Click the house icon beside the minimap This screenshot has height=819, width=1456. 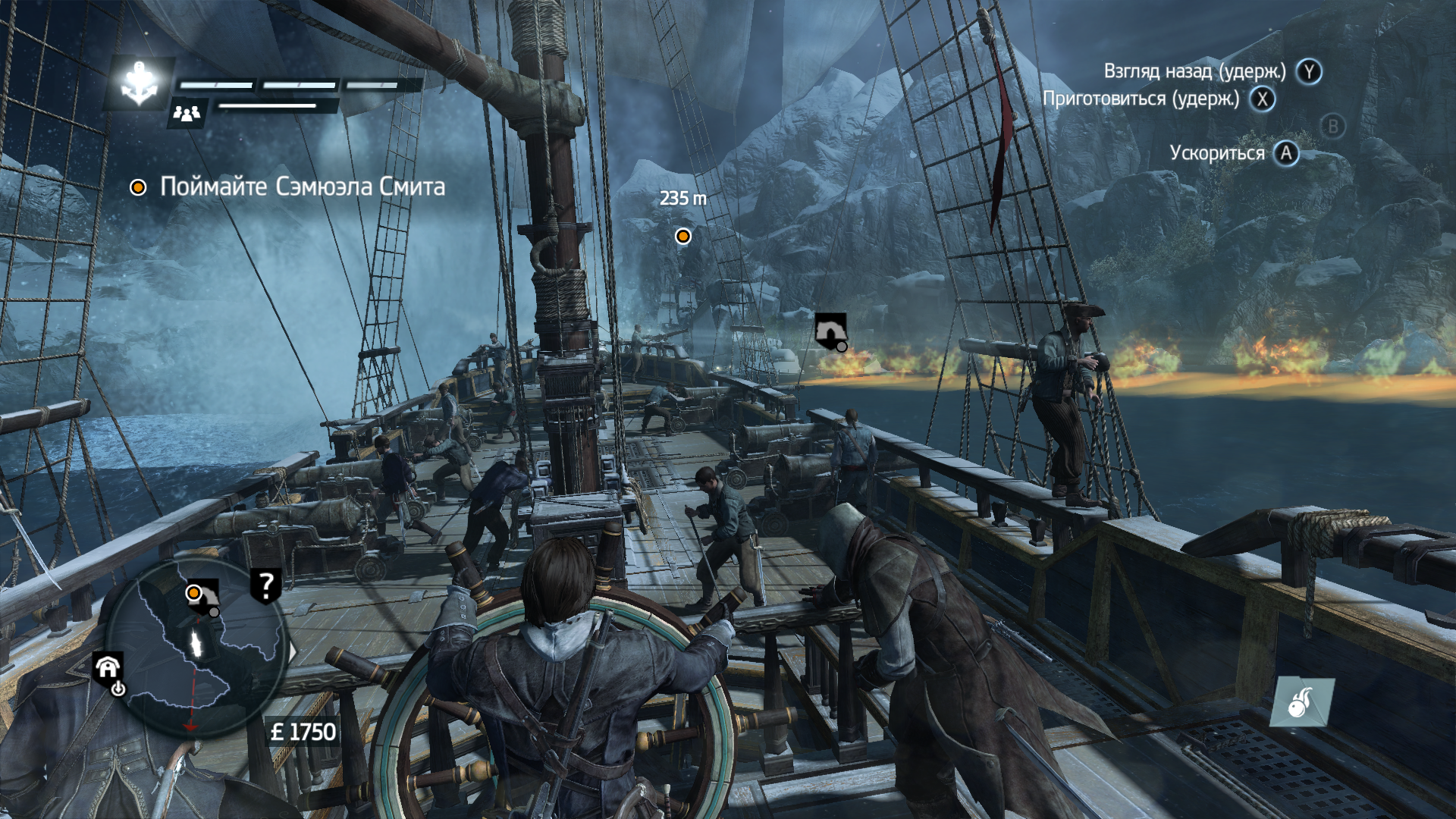pyautogui.click(x=108, y=668)
